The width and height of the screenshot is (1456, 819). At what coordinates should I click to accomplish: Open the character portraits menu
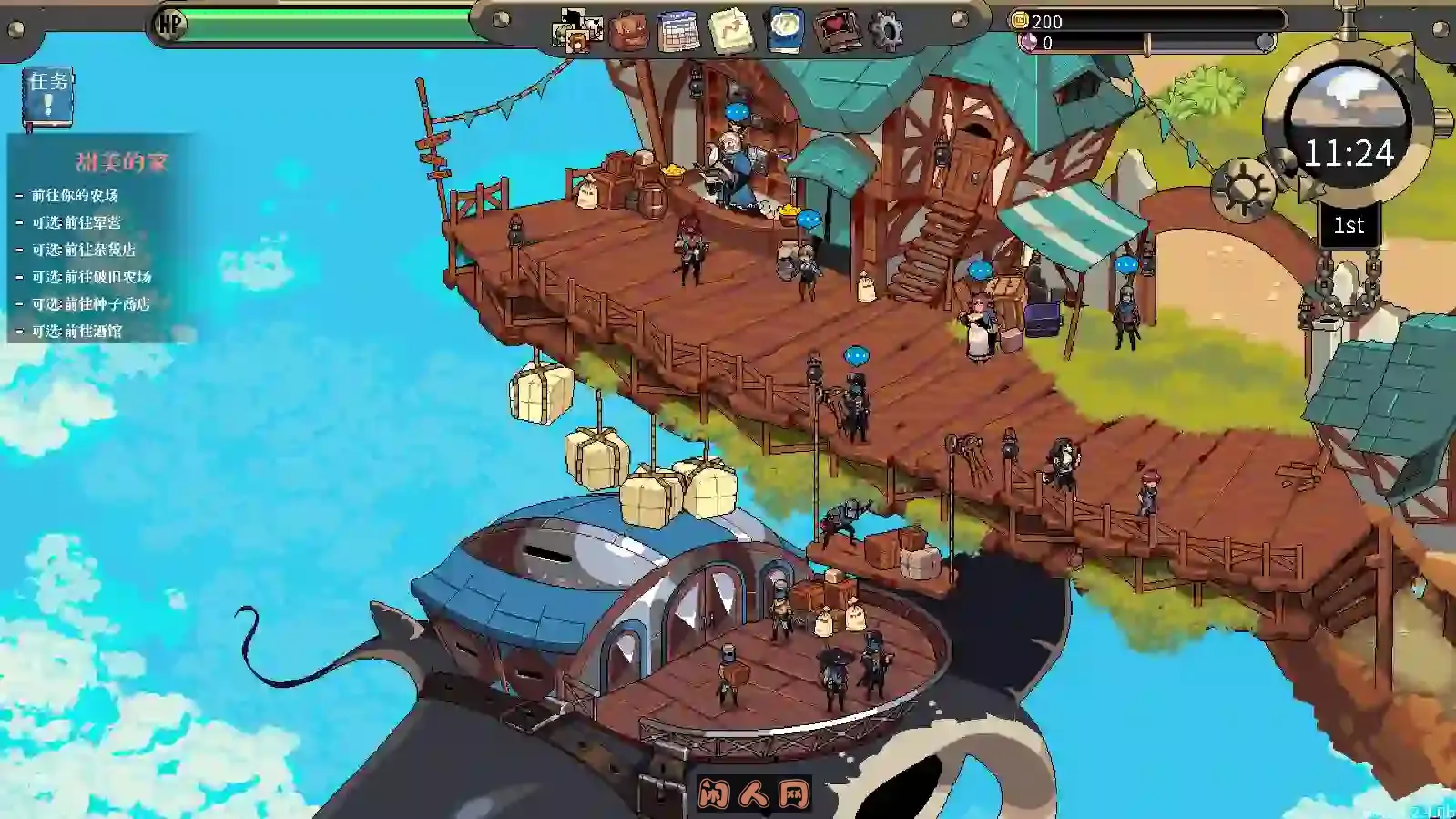pos(577,31)
